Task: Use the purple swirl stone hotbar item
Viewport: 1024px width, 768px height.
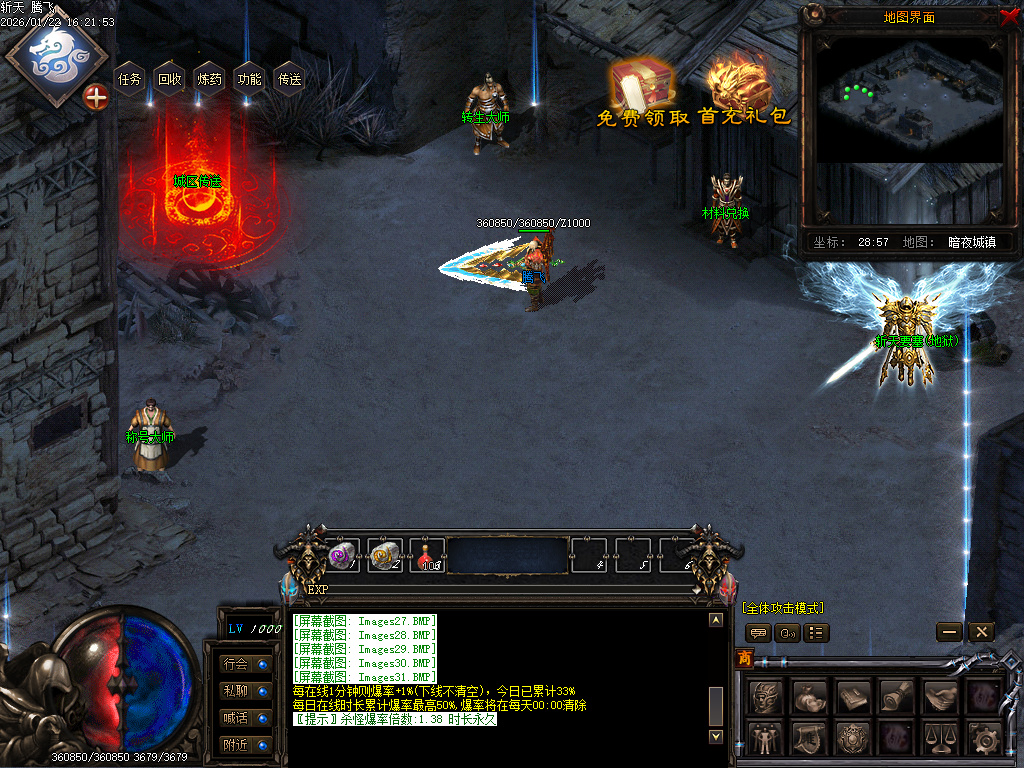Action: (342, 555)
